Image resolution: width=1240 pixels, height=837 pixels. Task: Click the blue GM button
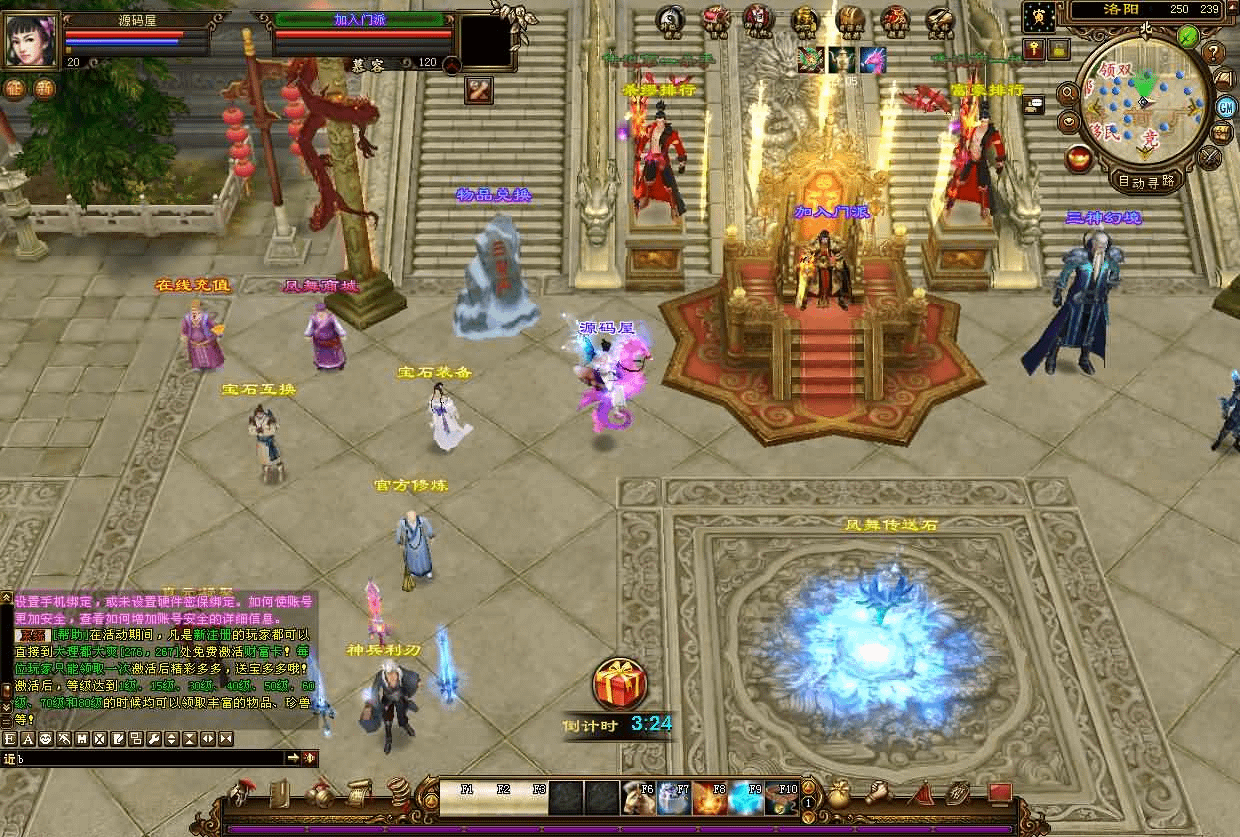[x=1226, y=107]
